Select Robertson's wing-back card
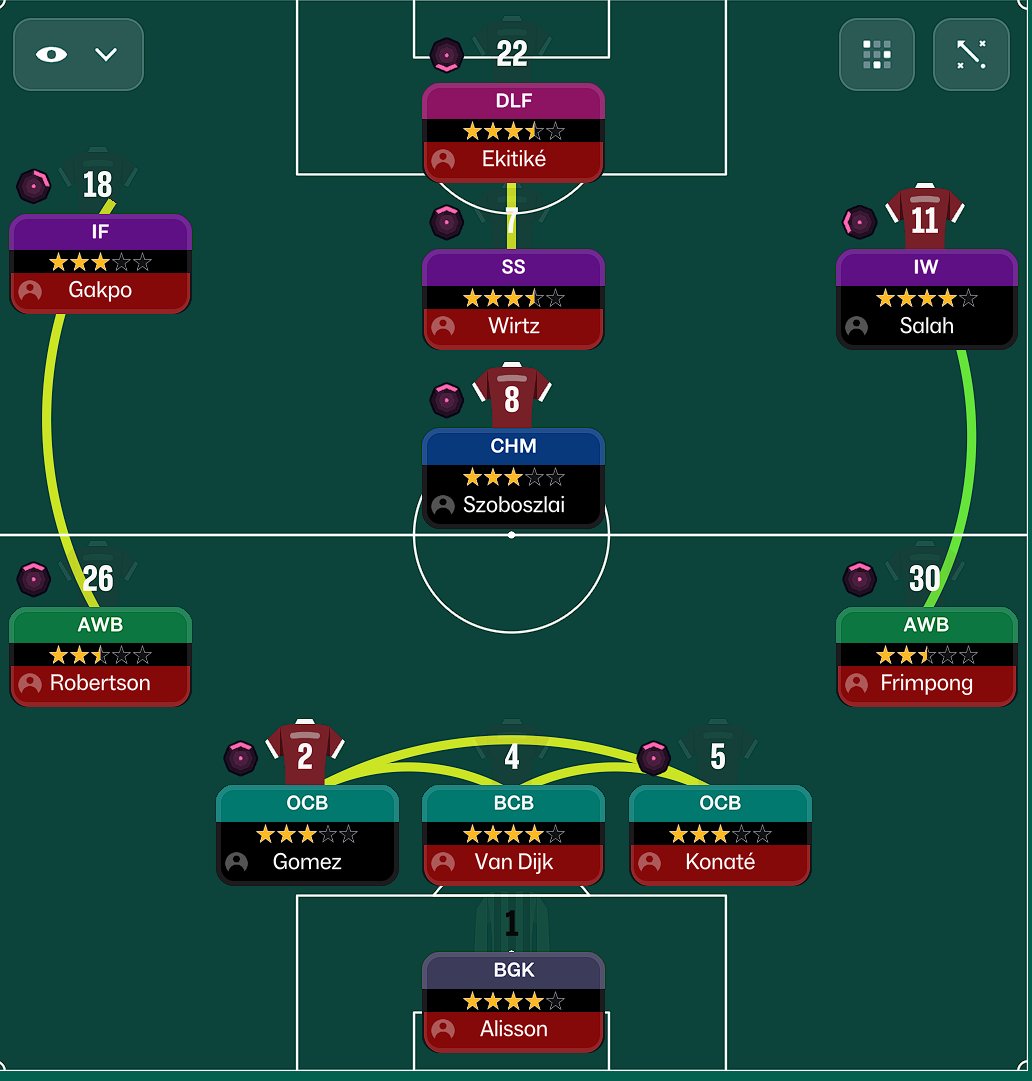The height and width of the screenshot is (1081, 1032). [x=100, y=657]
